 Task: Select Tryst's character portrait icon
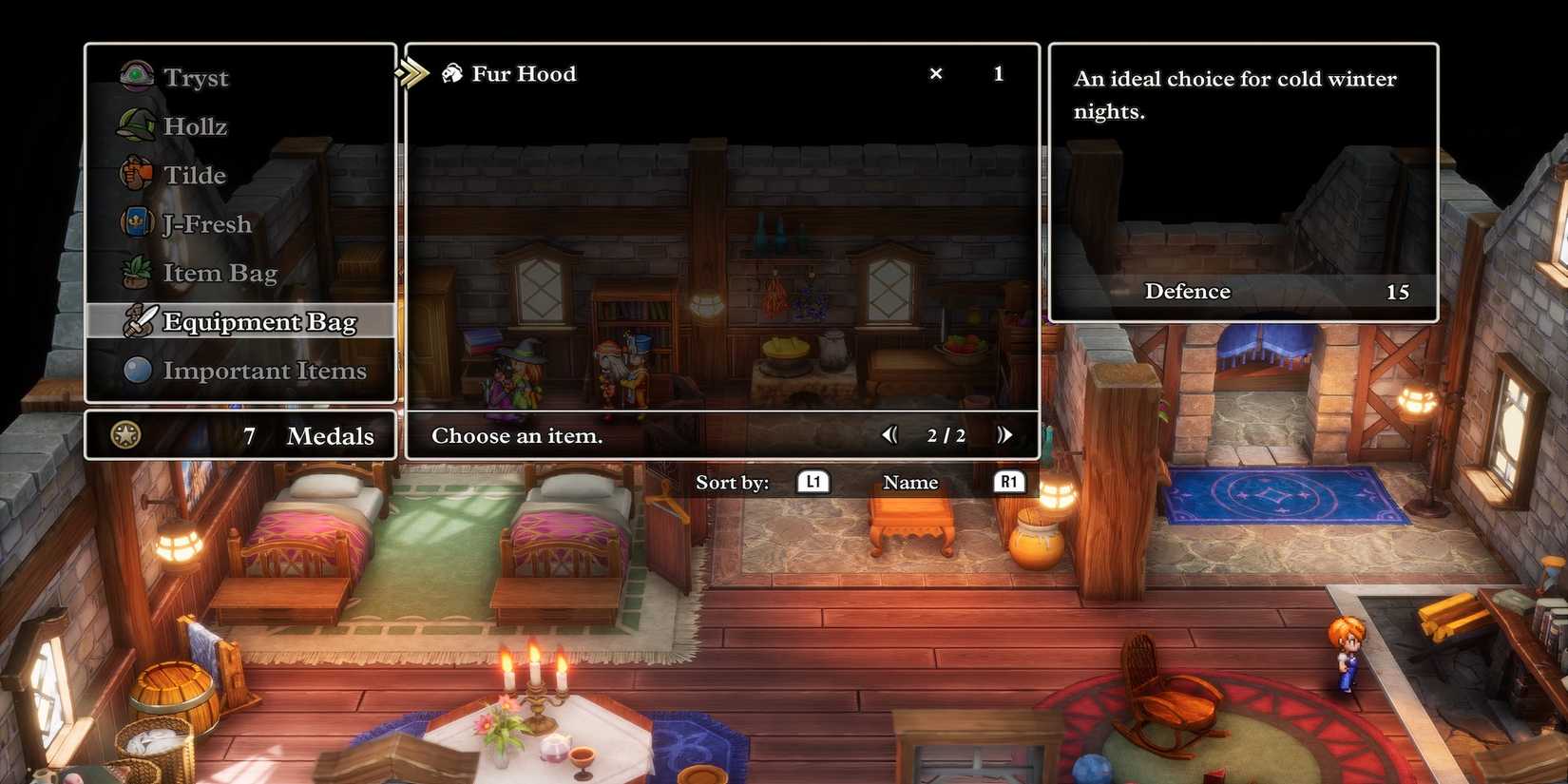136,76
